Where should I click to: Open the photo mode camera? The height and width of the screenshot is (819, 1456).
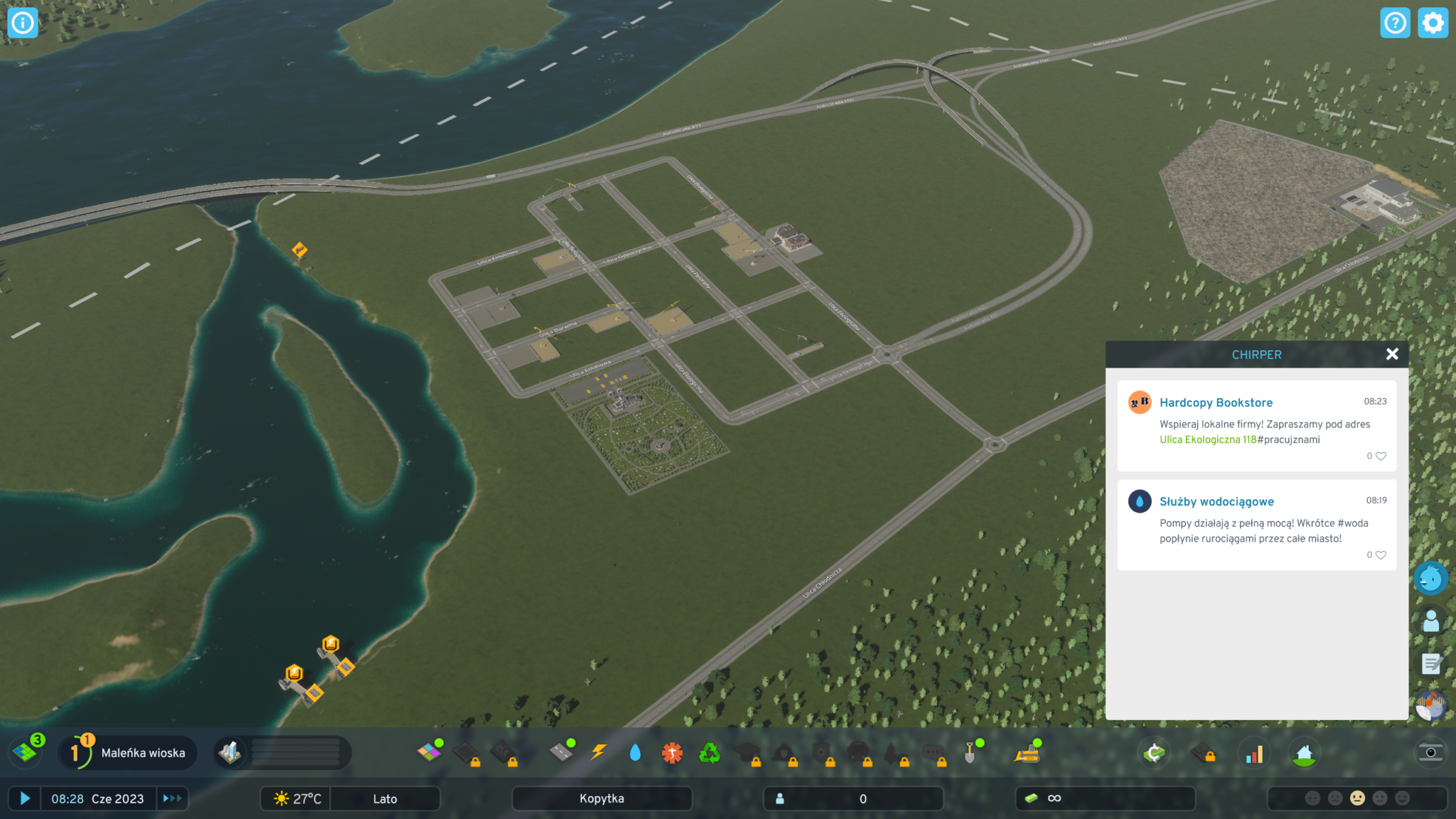click(1430, 753)
